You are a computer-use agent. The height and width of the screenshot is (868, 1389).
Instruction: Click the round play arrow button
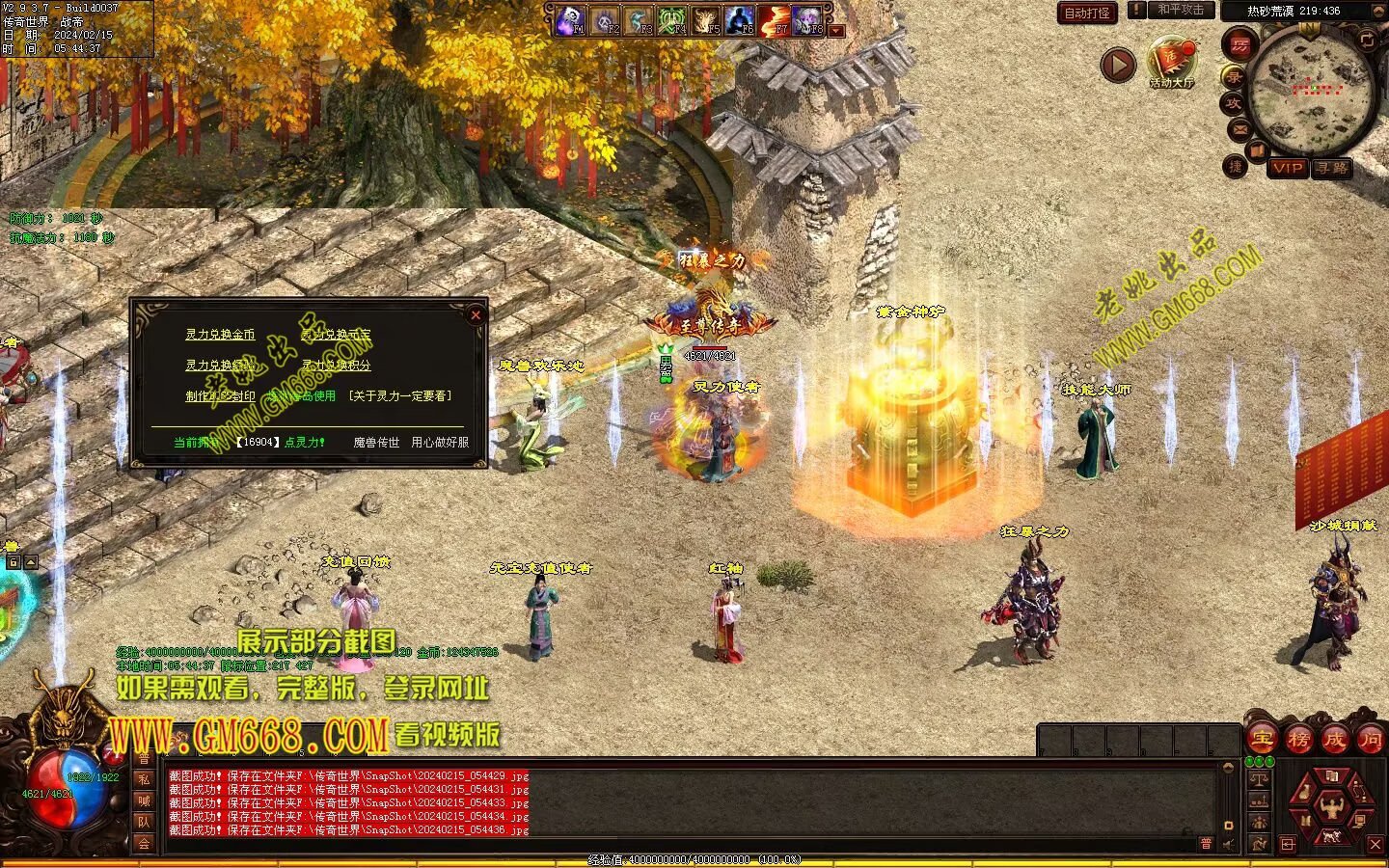1118,65
